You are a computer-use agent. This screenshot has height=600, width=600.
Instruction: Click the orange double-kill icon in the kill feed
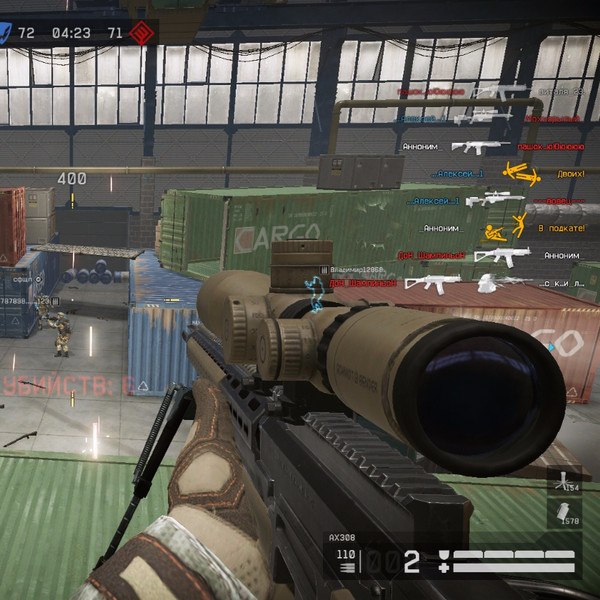coord(519,172)
